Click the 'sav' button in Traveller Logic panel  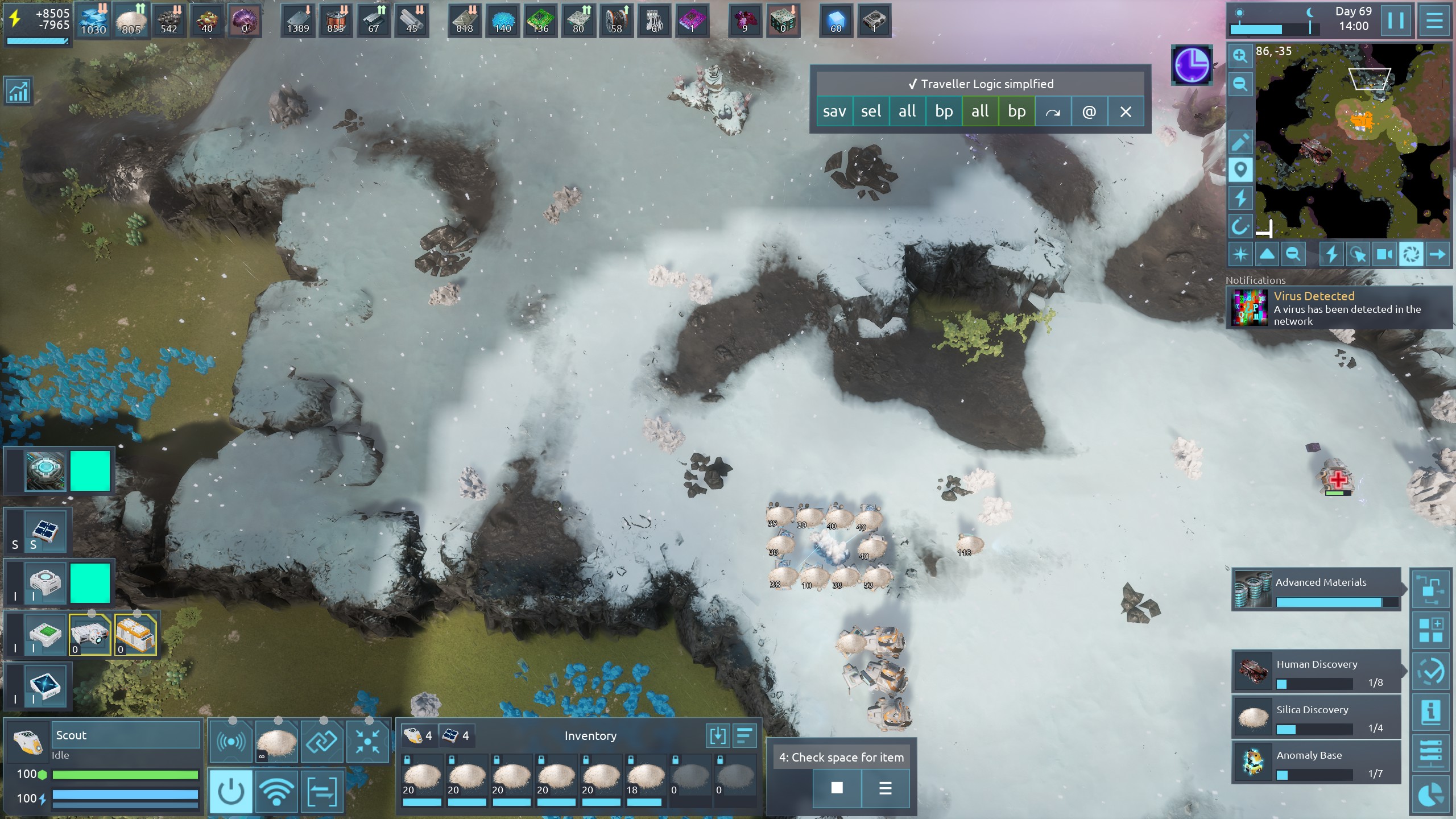pos(834,111)
